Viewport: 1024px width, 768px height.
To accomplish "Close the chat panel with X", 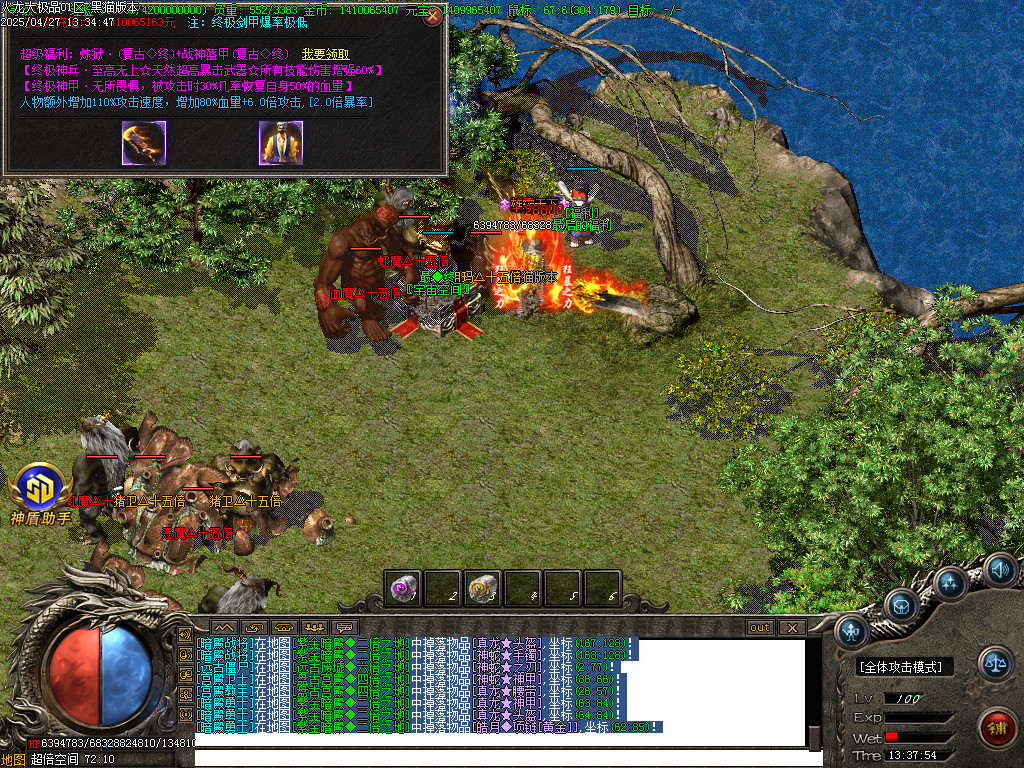I will (791, 628).
